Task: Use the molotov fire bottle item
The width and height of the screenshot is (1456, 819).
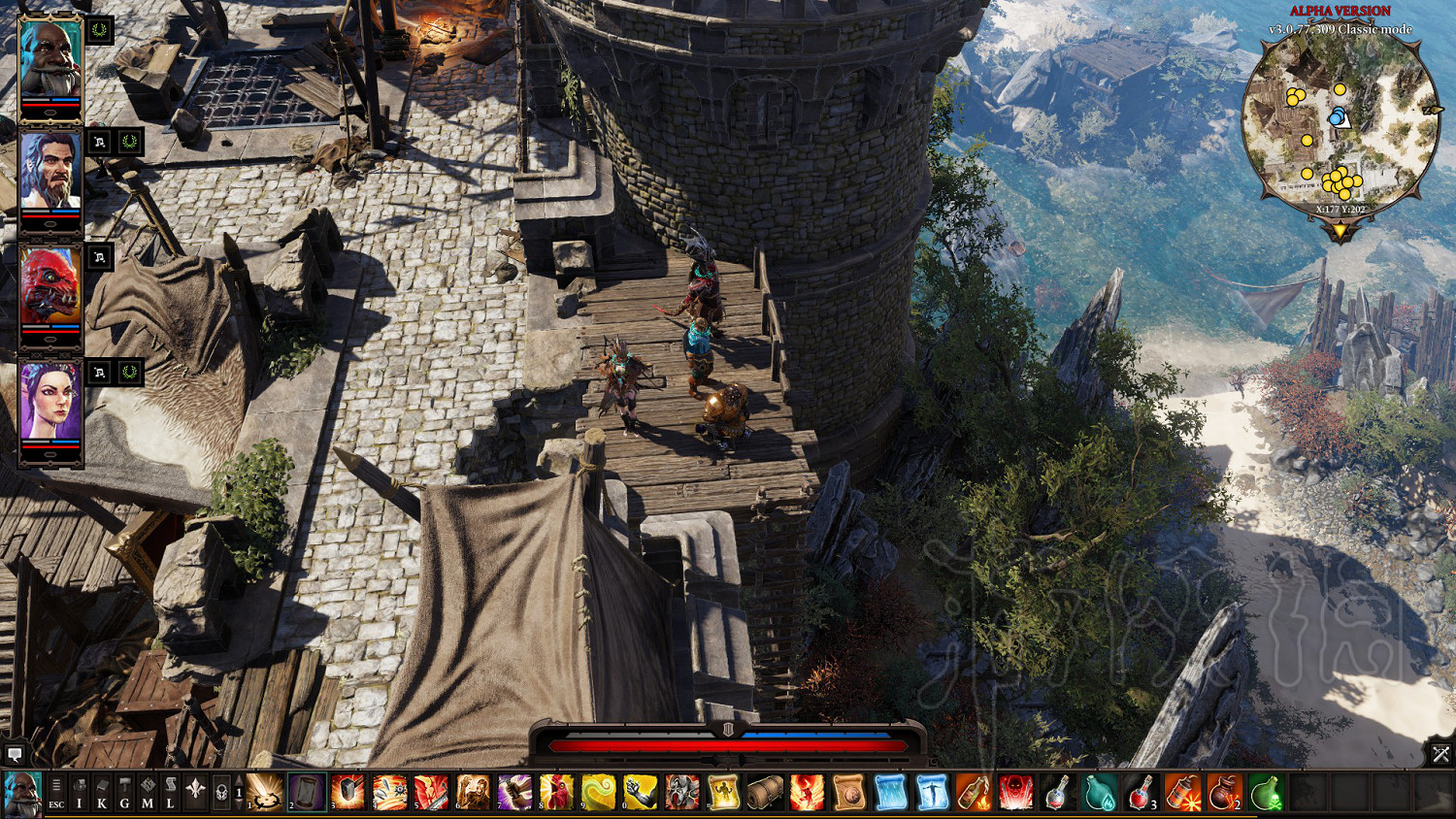Action: tap(974, 792)
